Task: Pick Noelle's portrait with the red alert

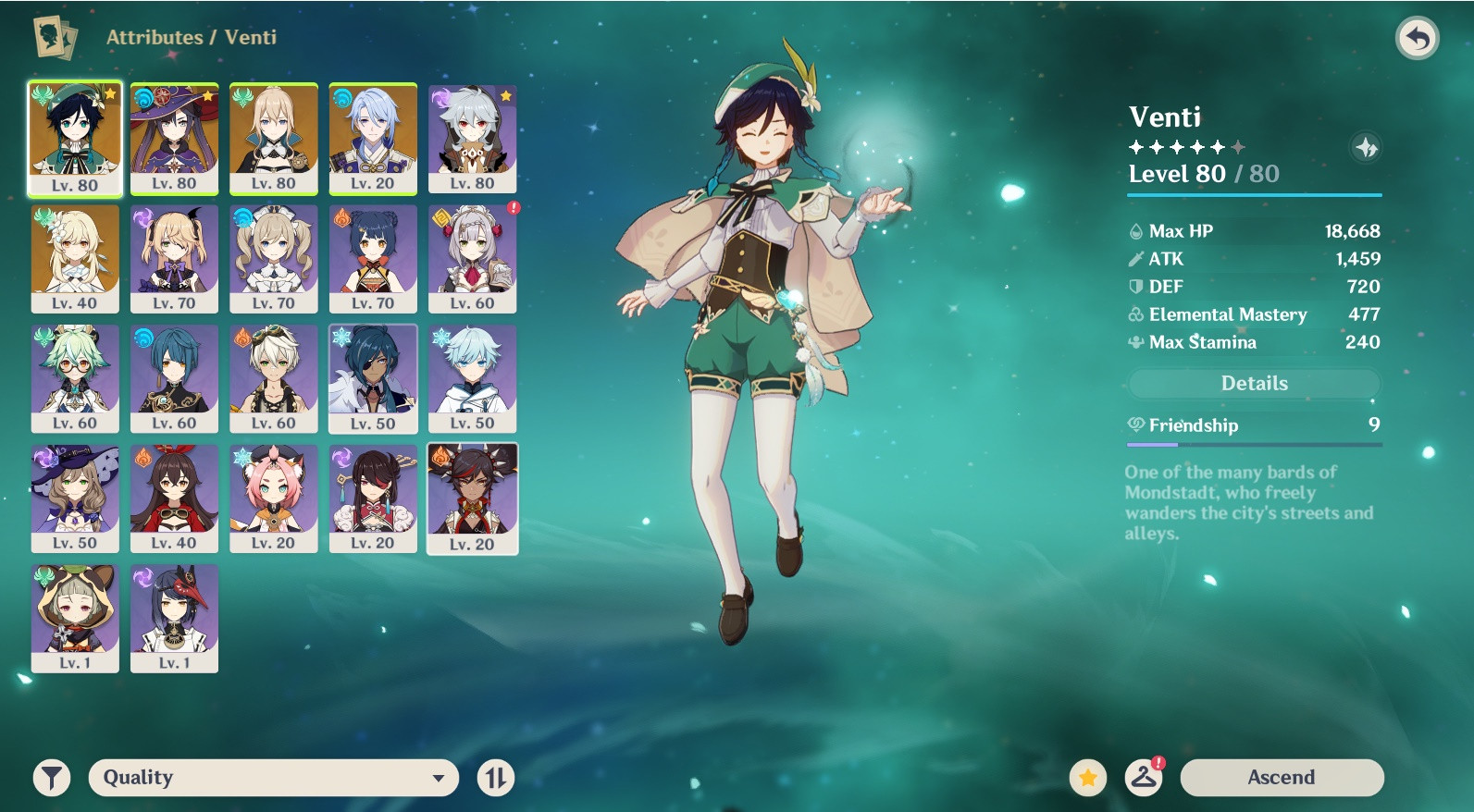Action: tap(473, 258)
